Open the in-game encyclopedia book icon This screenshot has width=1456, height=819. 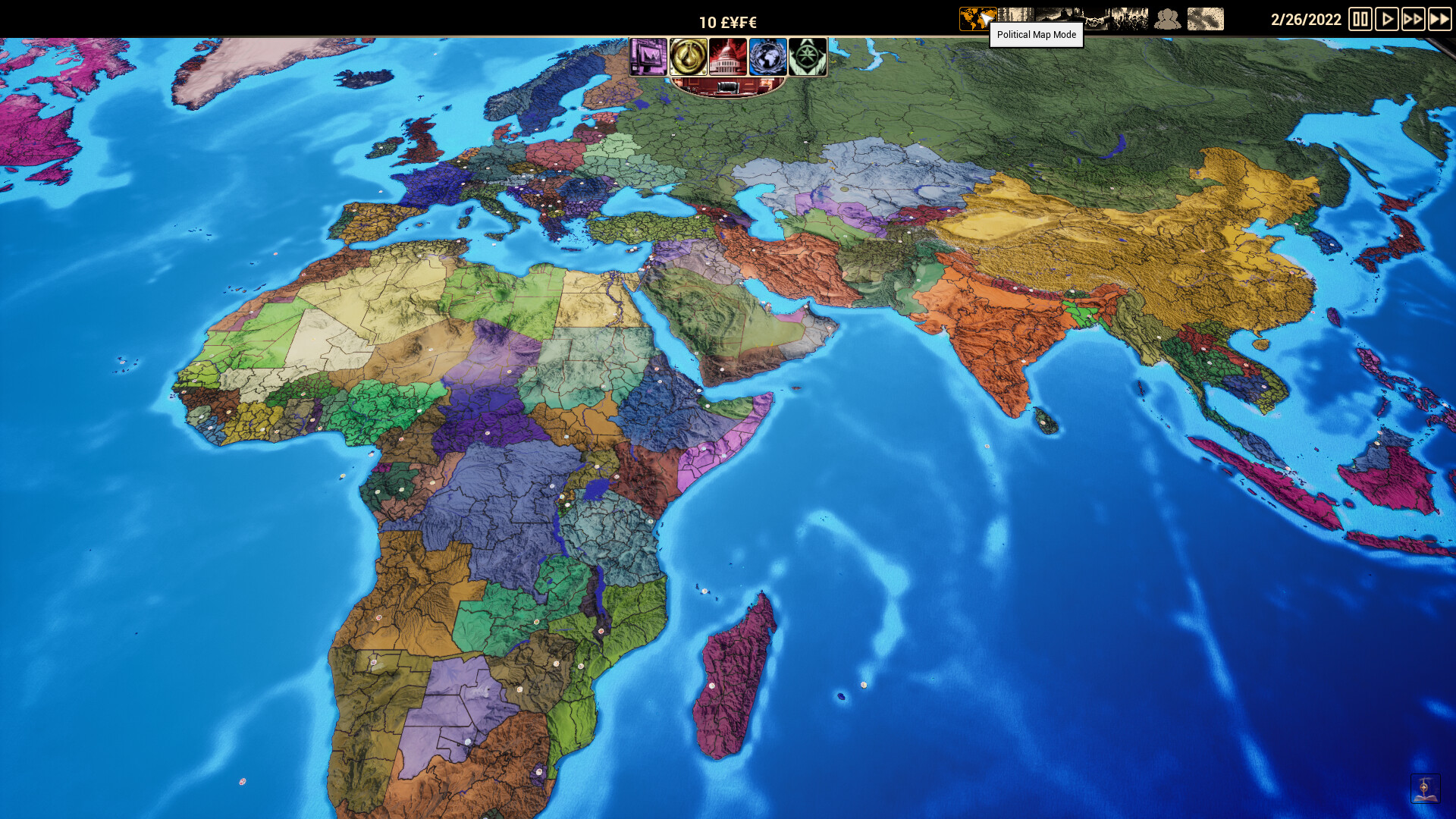[x=1425, y=788]
